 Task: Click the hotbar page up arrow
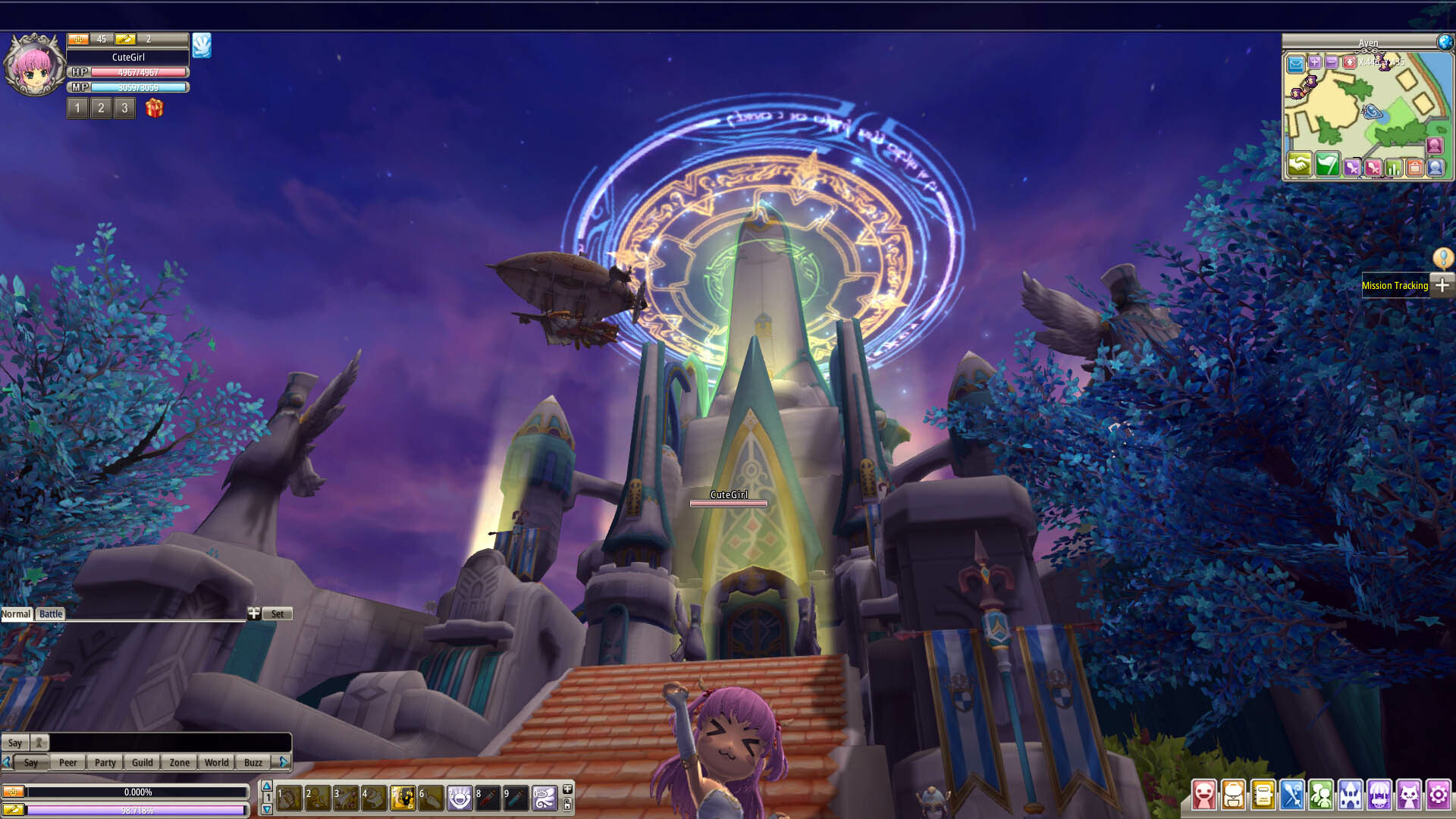click(267, 787)
